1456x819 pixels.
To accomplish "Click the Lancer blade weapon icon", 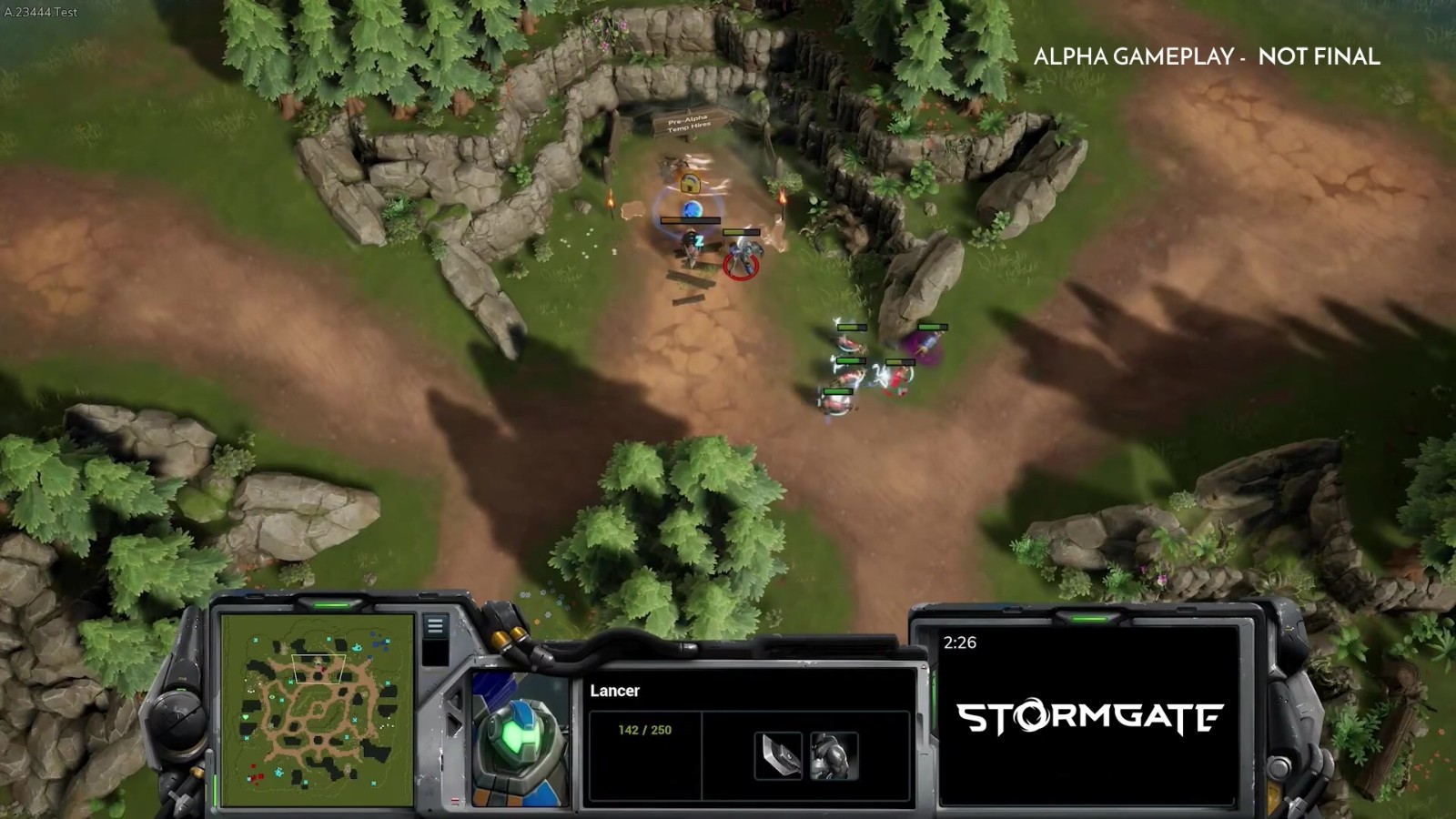I will [x=778, y=755].
